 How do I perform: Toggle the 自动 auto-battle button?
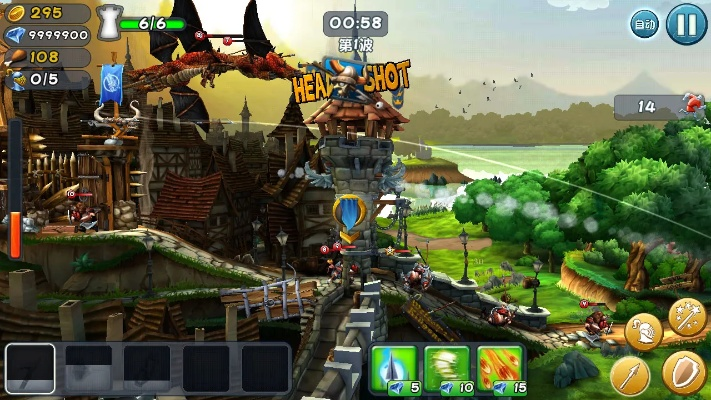(x=644, y=23)
